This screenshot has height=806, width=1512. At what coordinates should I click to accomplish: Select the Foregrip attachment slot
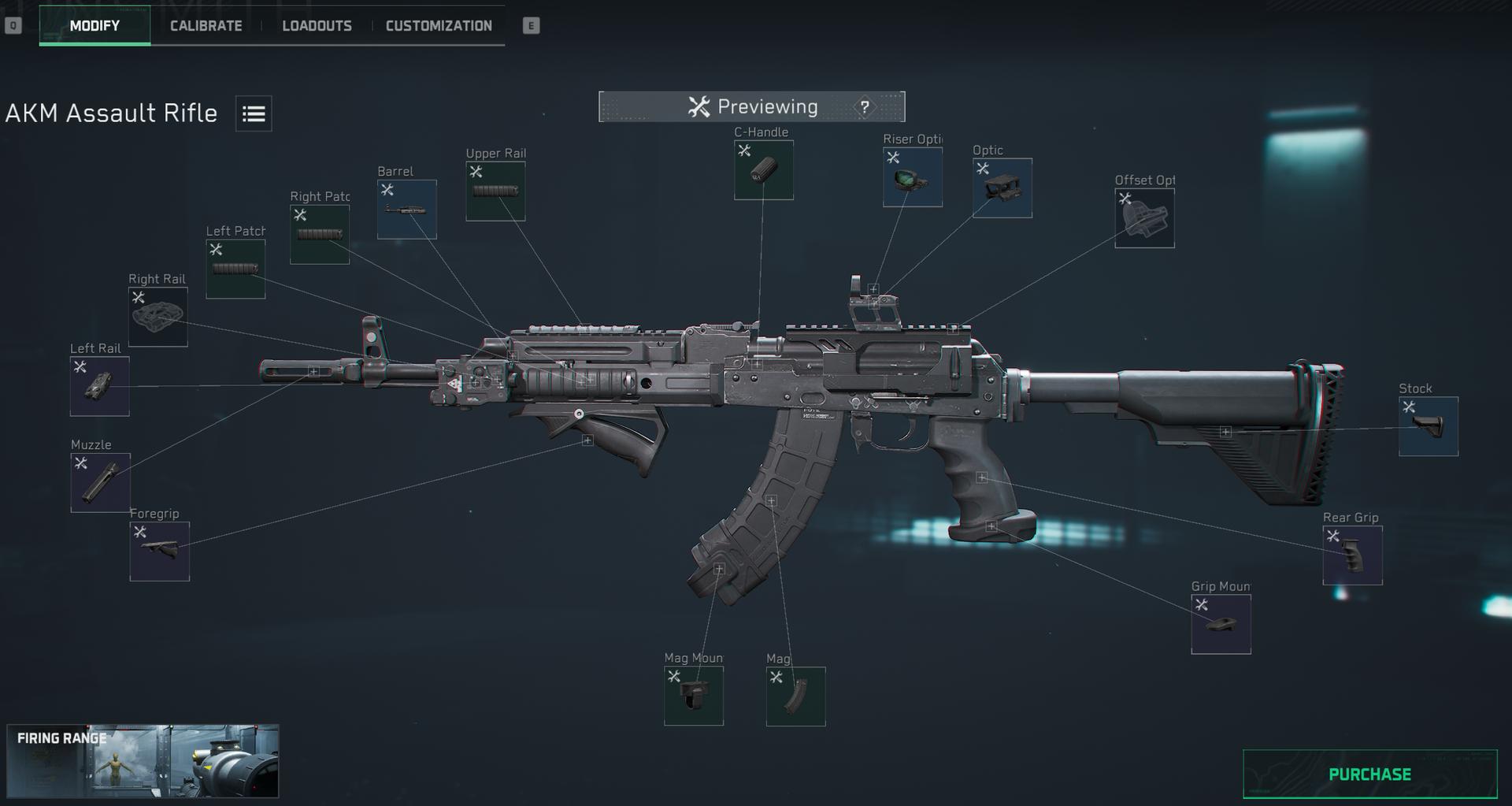(x=159, y=550)
